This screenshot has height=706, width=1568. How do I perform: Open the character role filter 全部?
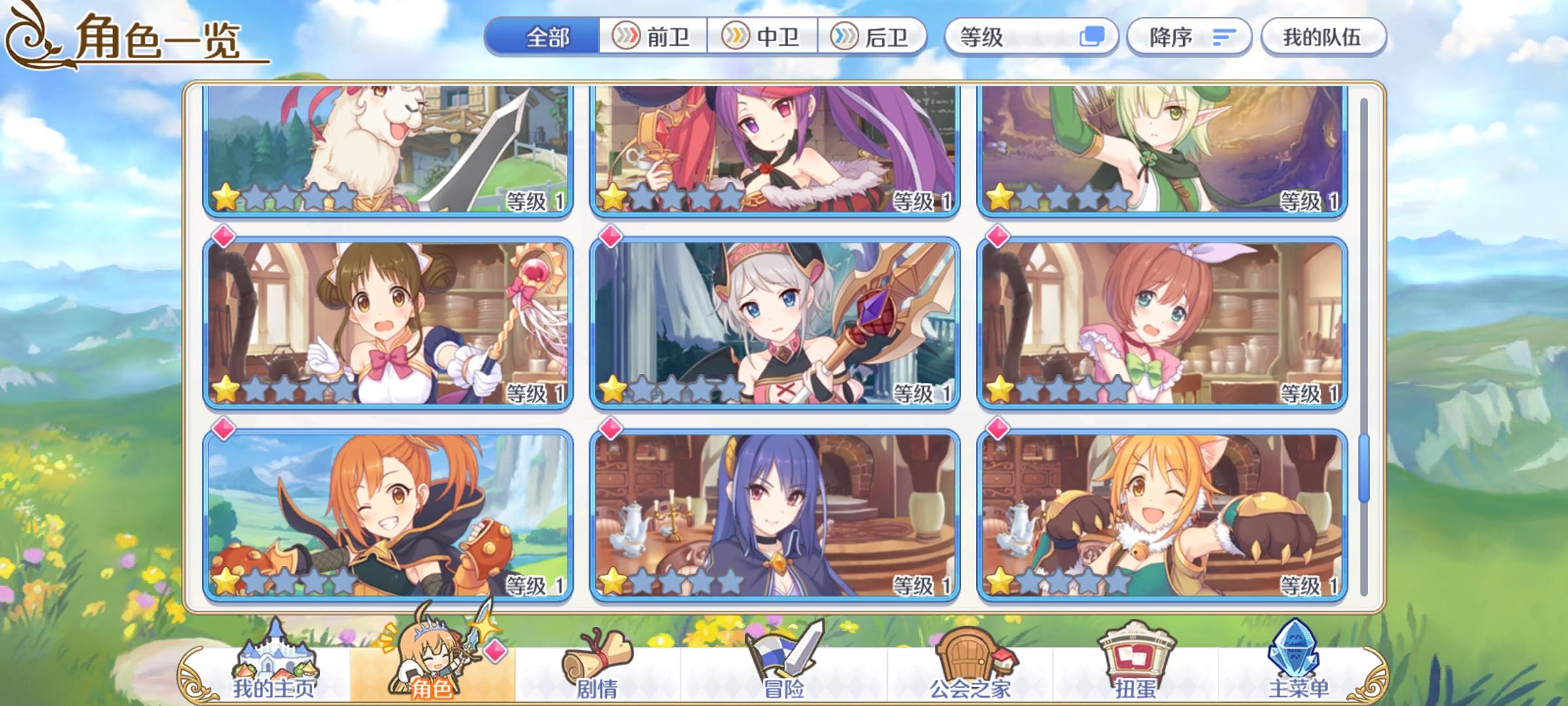[x=549, y=37]
